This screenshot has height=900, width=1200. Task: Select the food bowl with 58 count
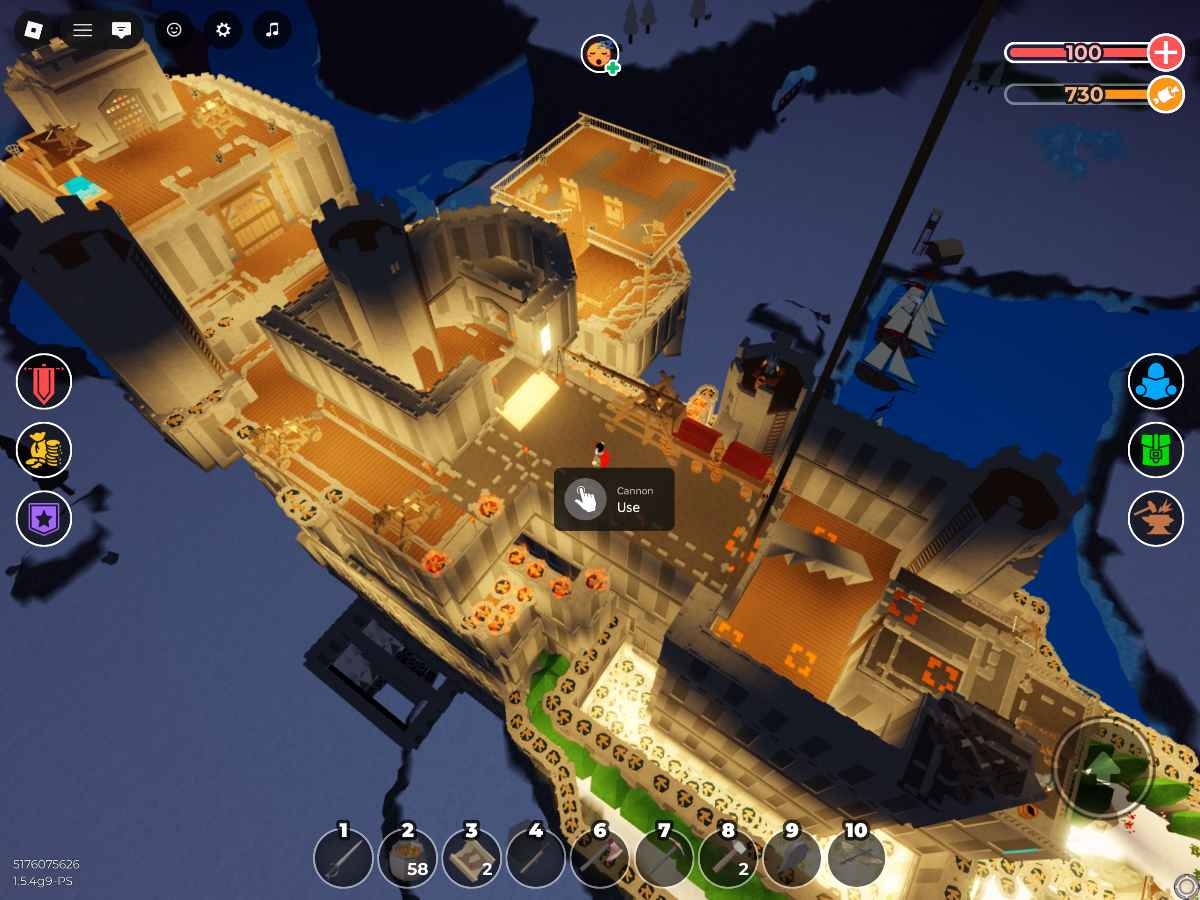point(408,858)
